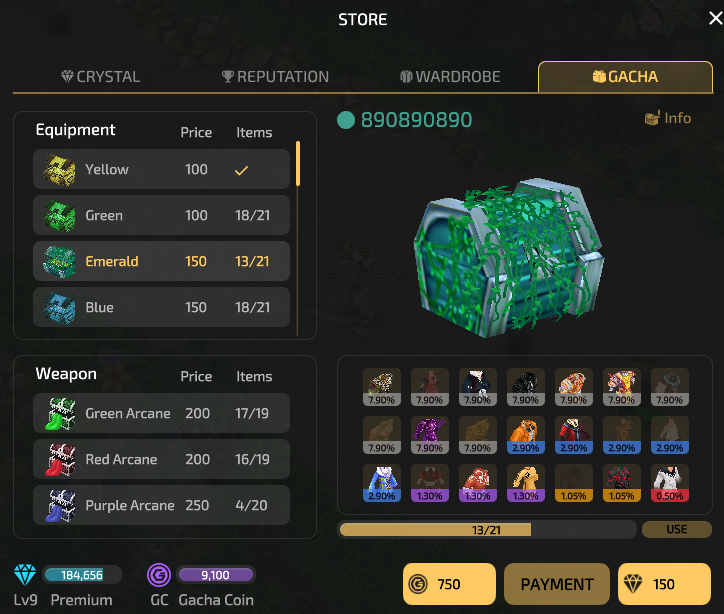Image resolution: width=724 pixels, height=614 pixels.
Task: Open the Reputation tab
Action: (x=275, y=77)
